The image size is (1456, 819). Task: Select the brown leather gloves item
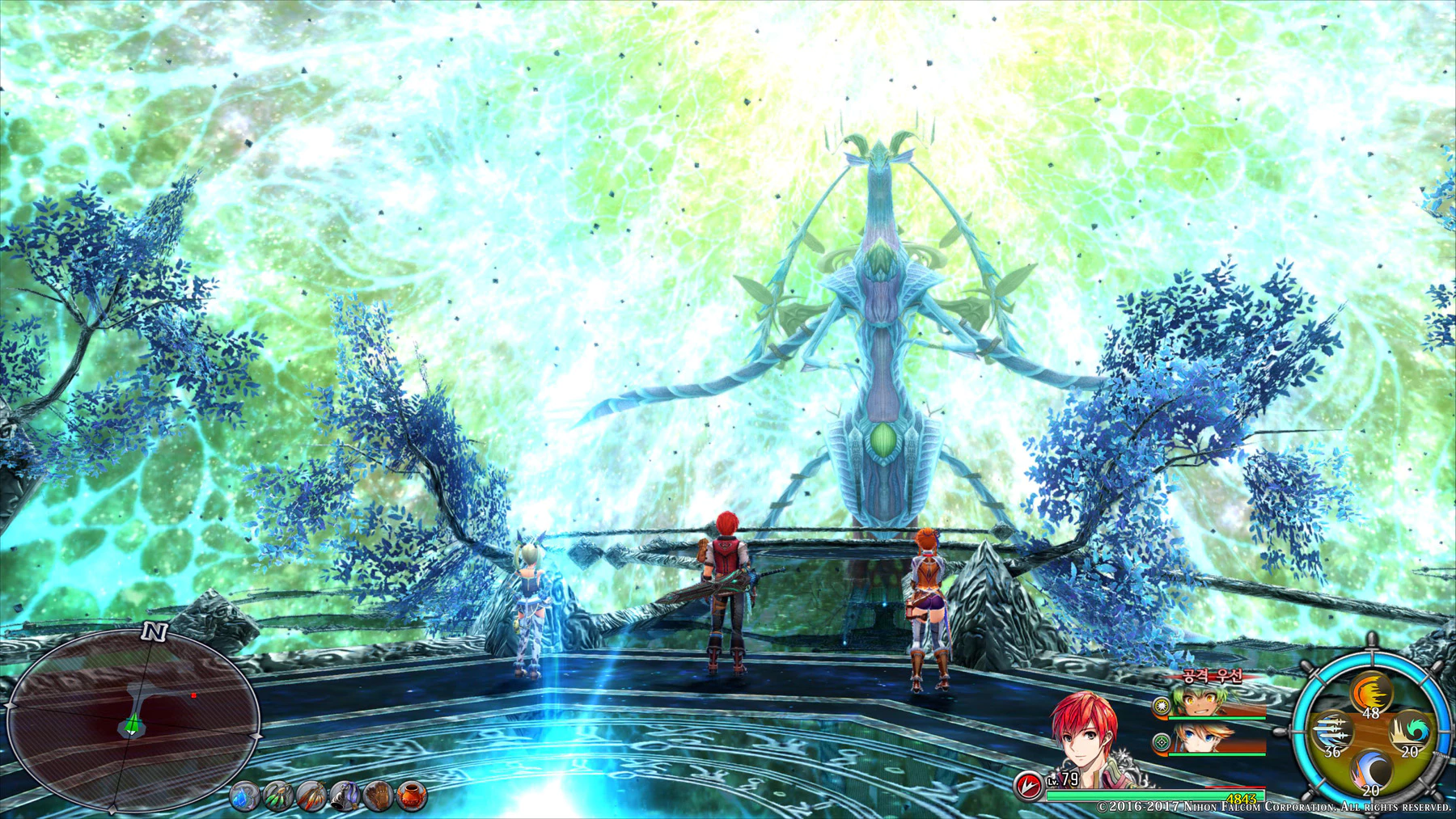pos(378,798)
